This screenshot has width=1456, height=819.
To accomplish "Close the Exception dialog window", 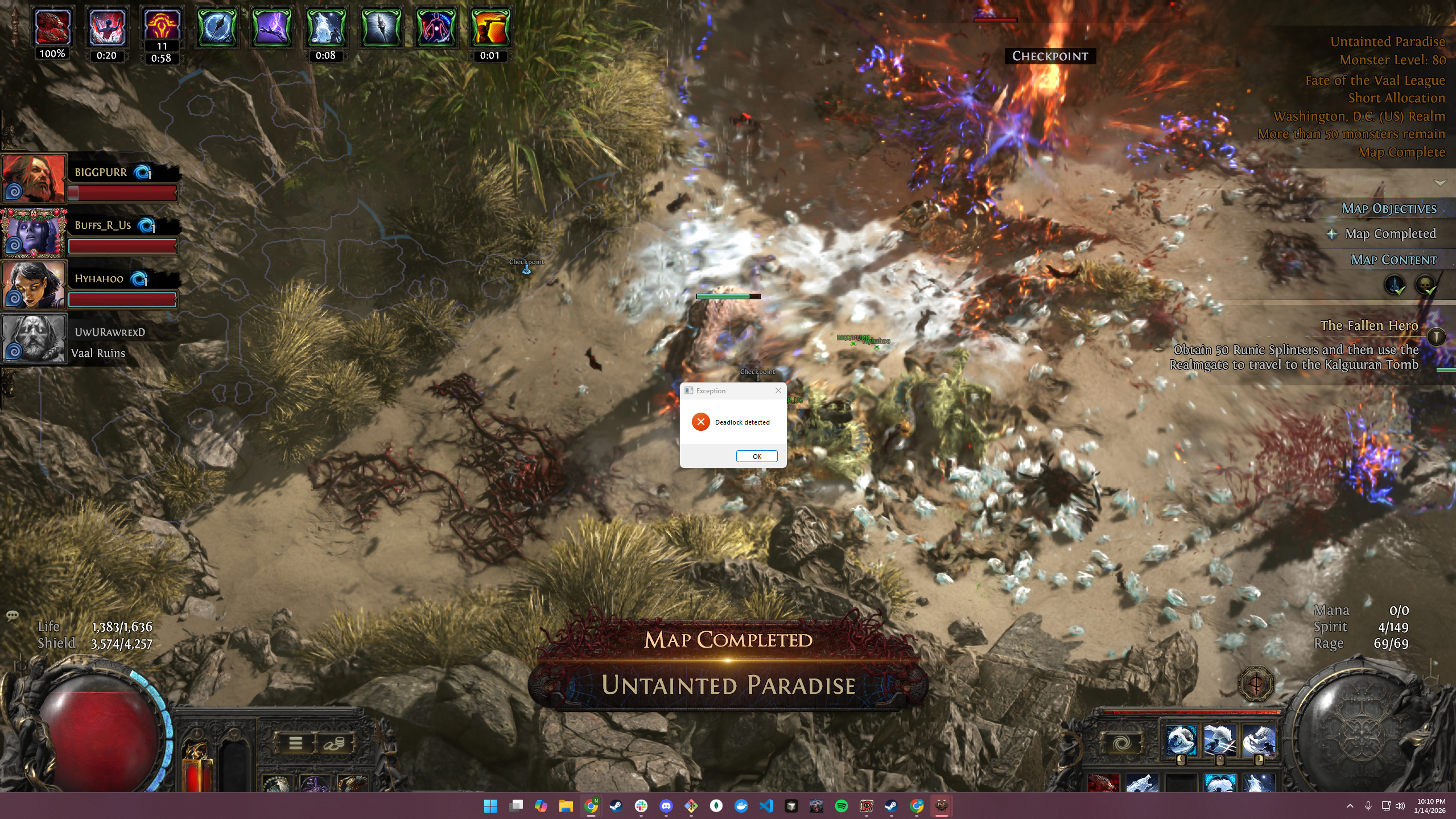I will coord(778,390).
